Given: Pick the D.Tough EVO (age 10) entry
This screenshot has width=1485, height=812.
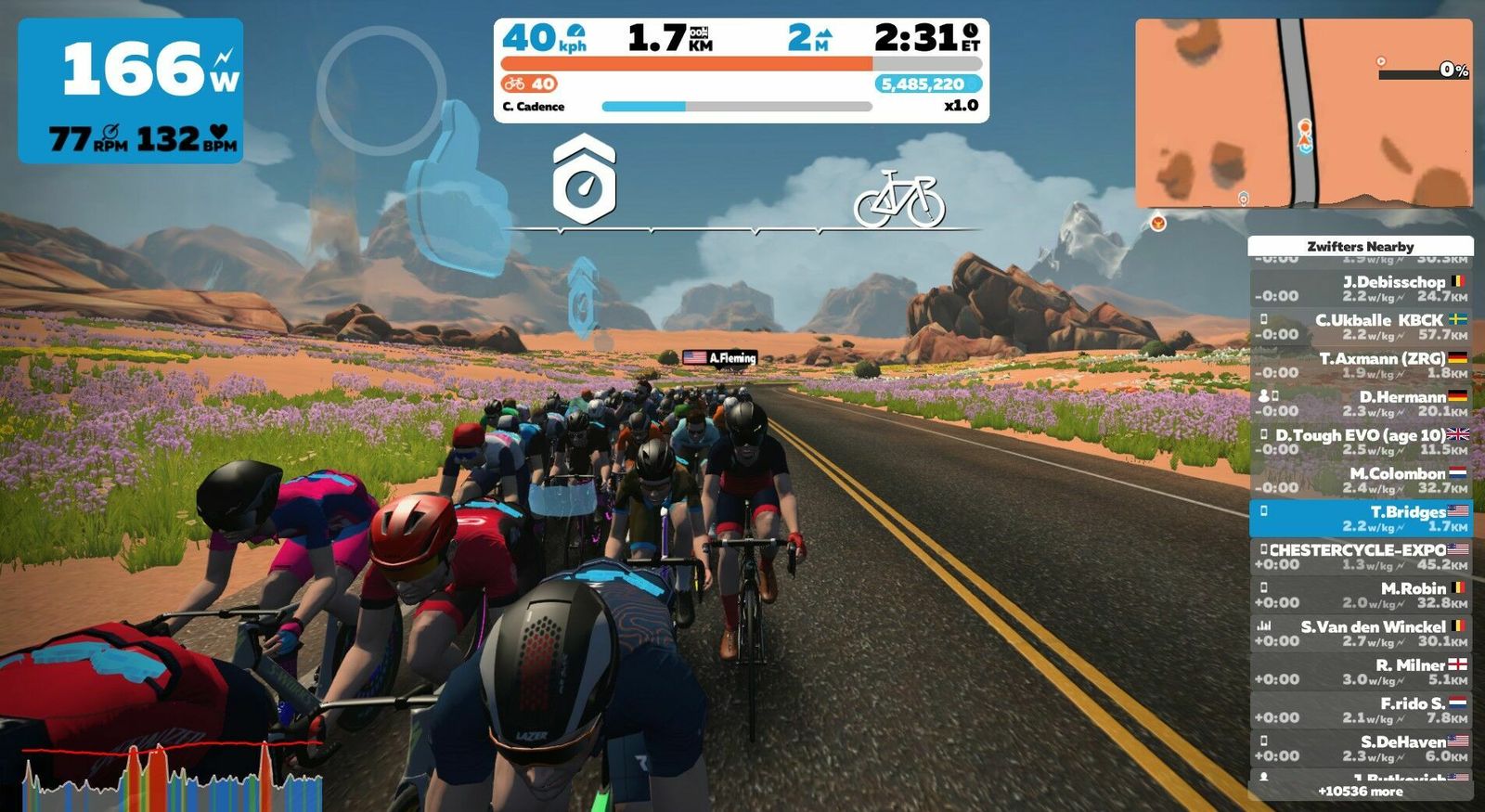Looking at the screenshot, I should 1361,442.
